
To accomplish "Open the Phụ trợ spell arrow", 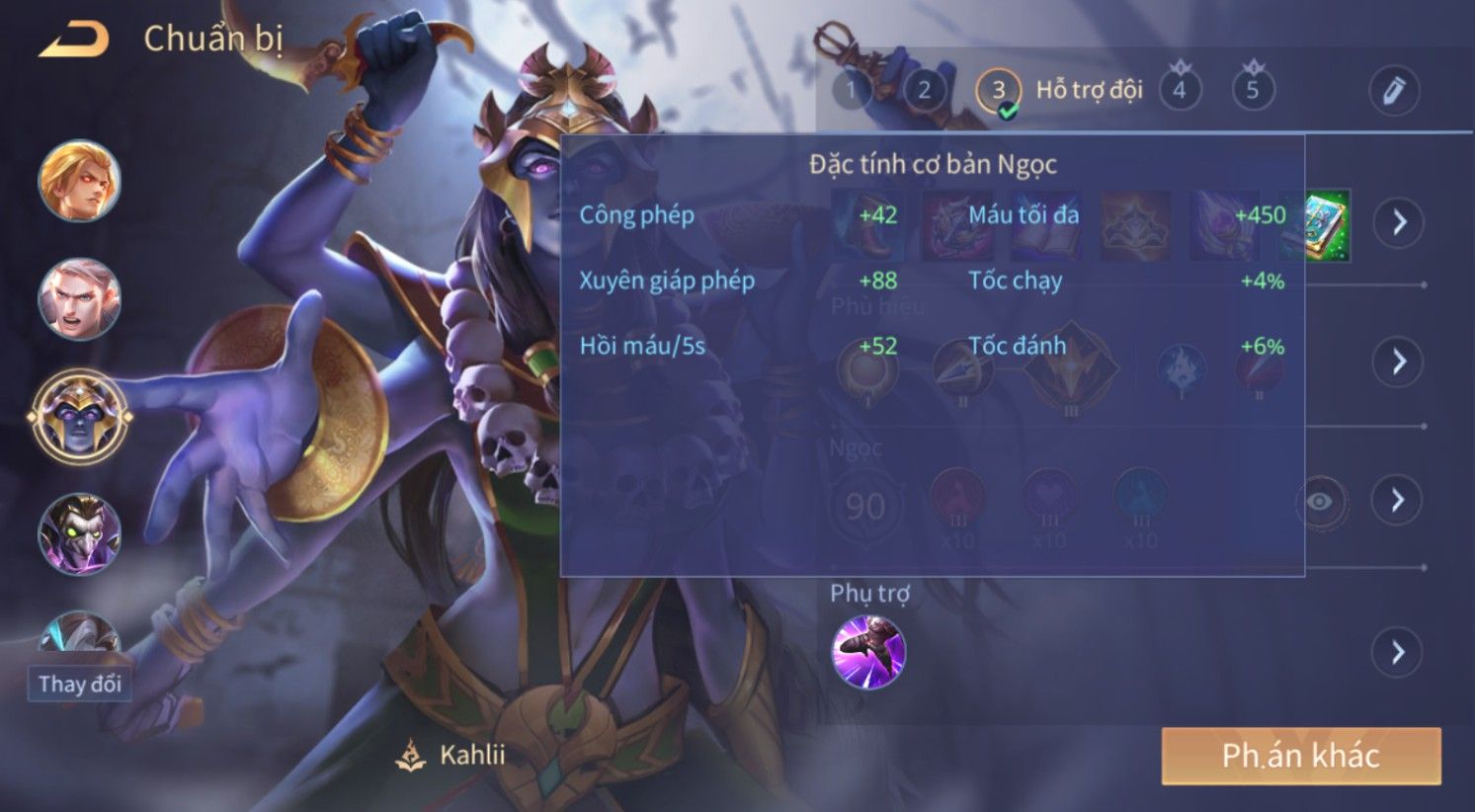I will pos(1397,652).
